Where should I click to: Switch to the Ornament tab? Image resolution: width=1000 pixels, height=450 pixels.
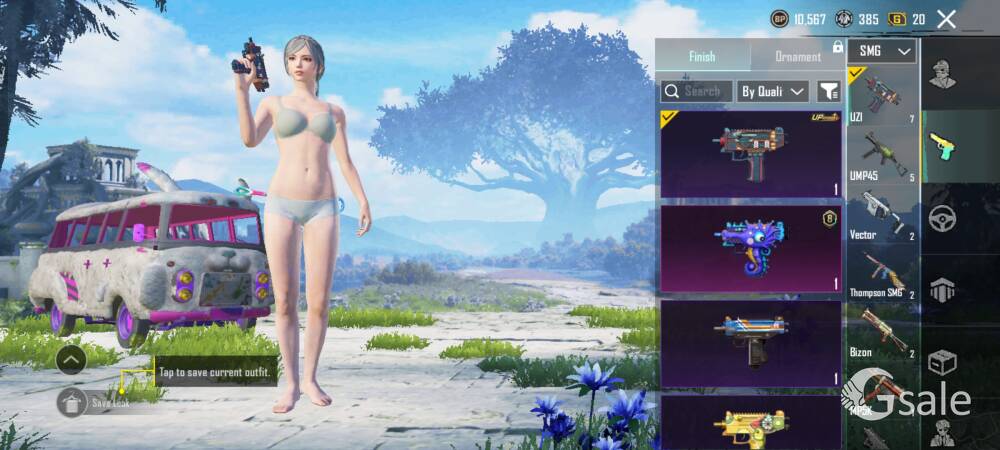[x=798, y=56]
